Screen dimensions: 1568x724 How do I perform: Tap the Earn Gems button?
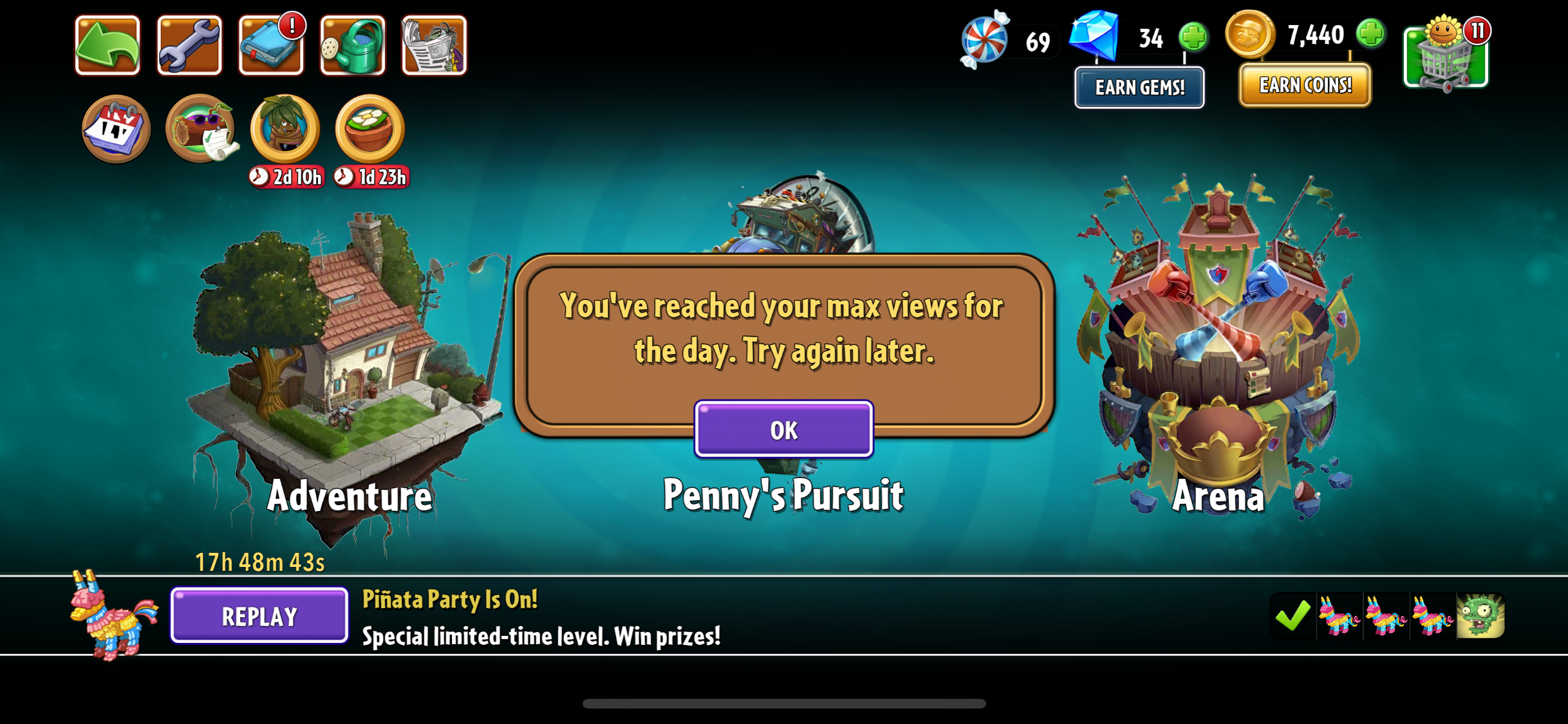coord(1139,88)
